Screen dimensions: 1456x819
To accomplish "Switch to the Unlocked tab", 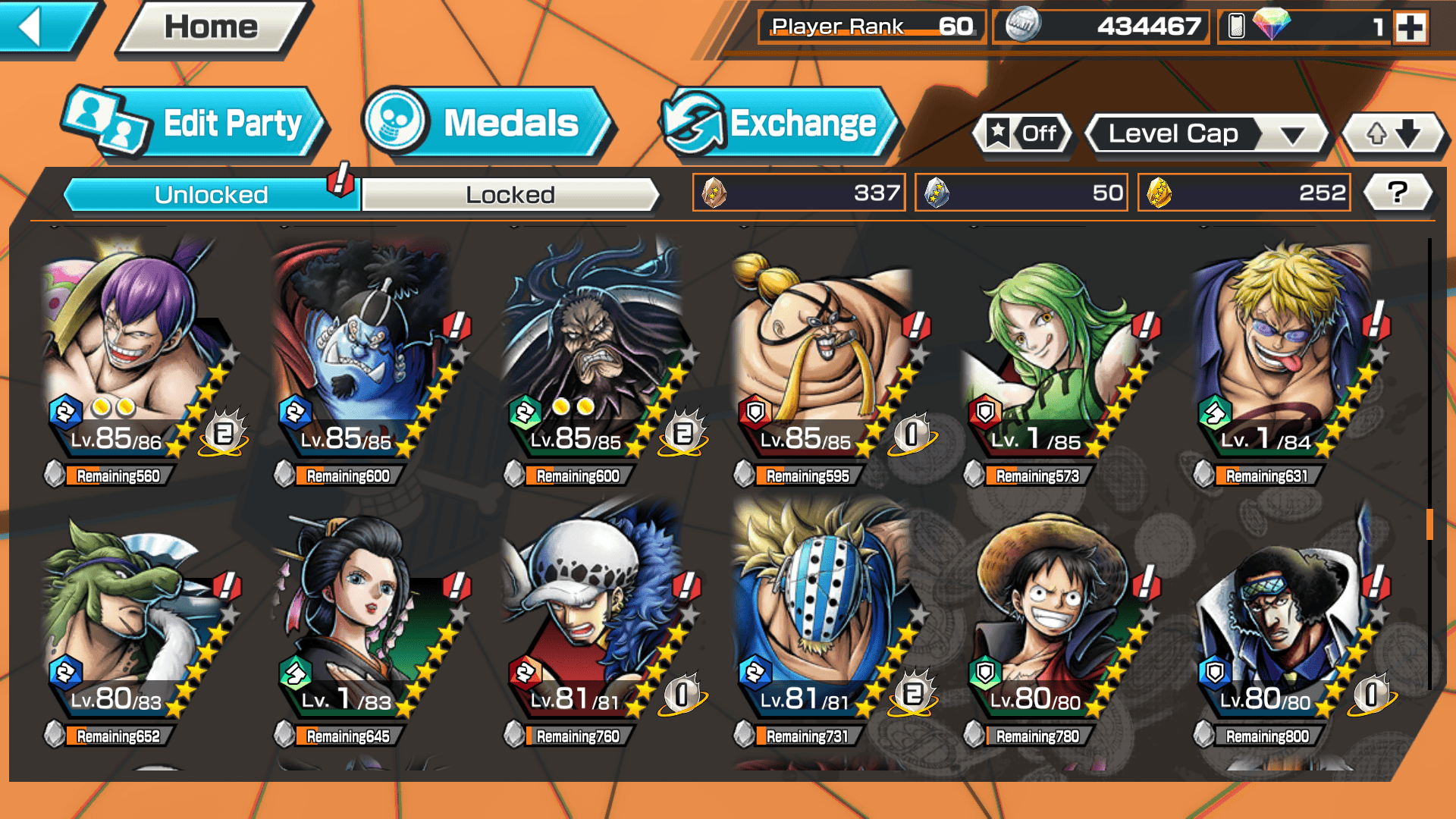I will tap(210, 195).
